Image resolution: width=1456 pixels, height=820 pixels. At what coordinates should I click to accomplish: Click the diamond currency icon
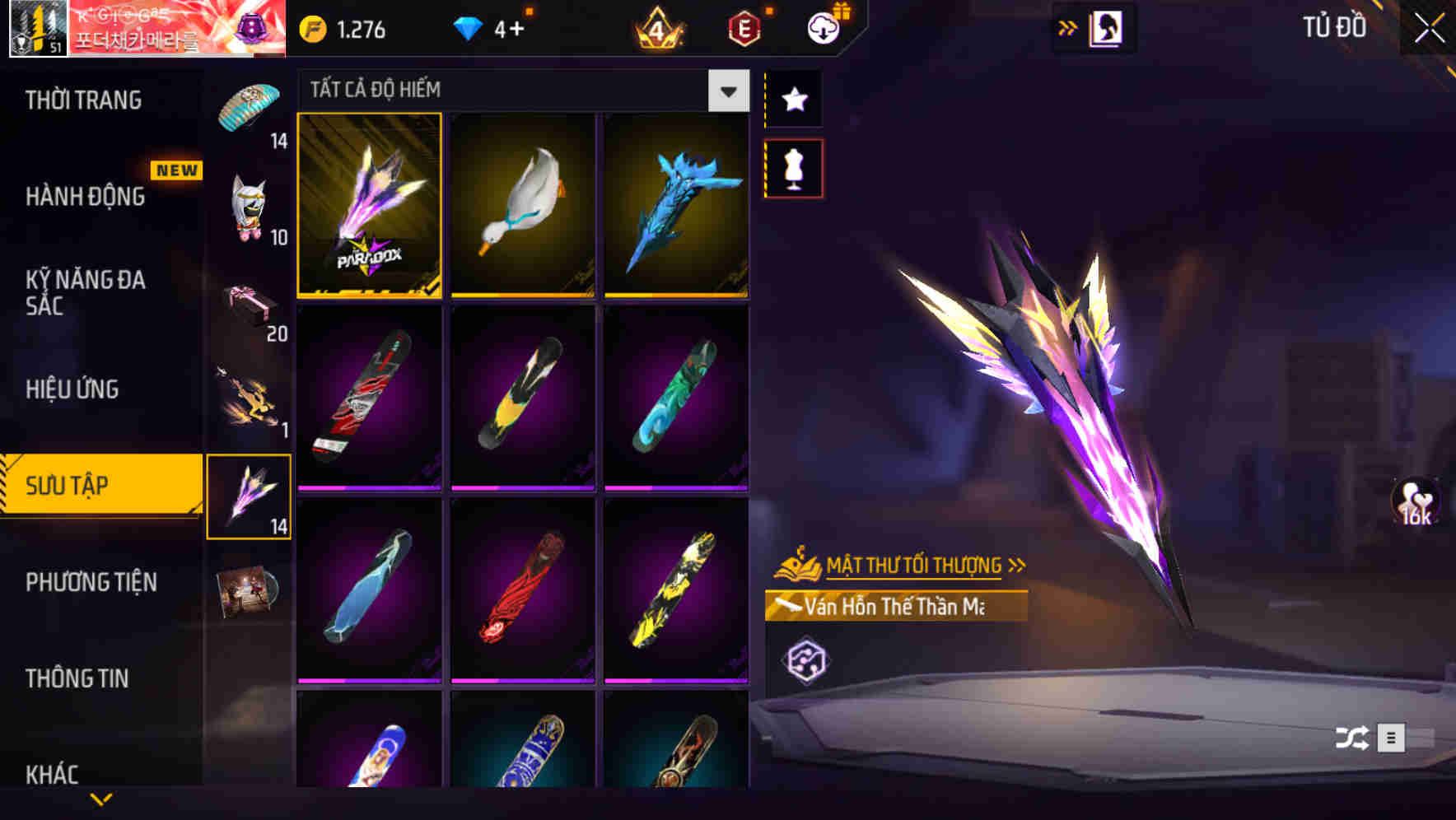(x=466, y=27)
